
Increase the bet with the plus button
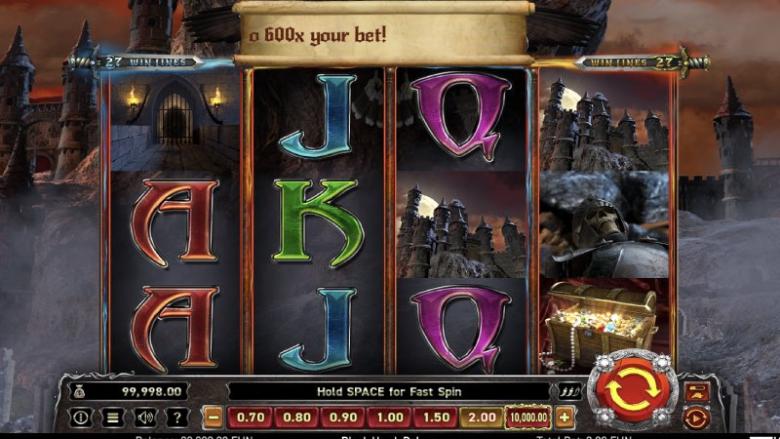tap(565, 418)
